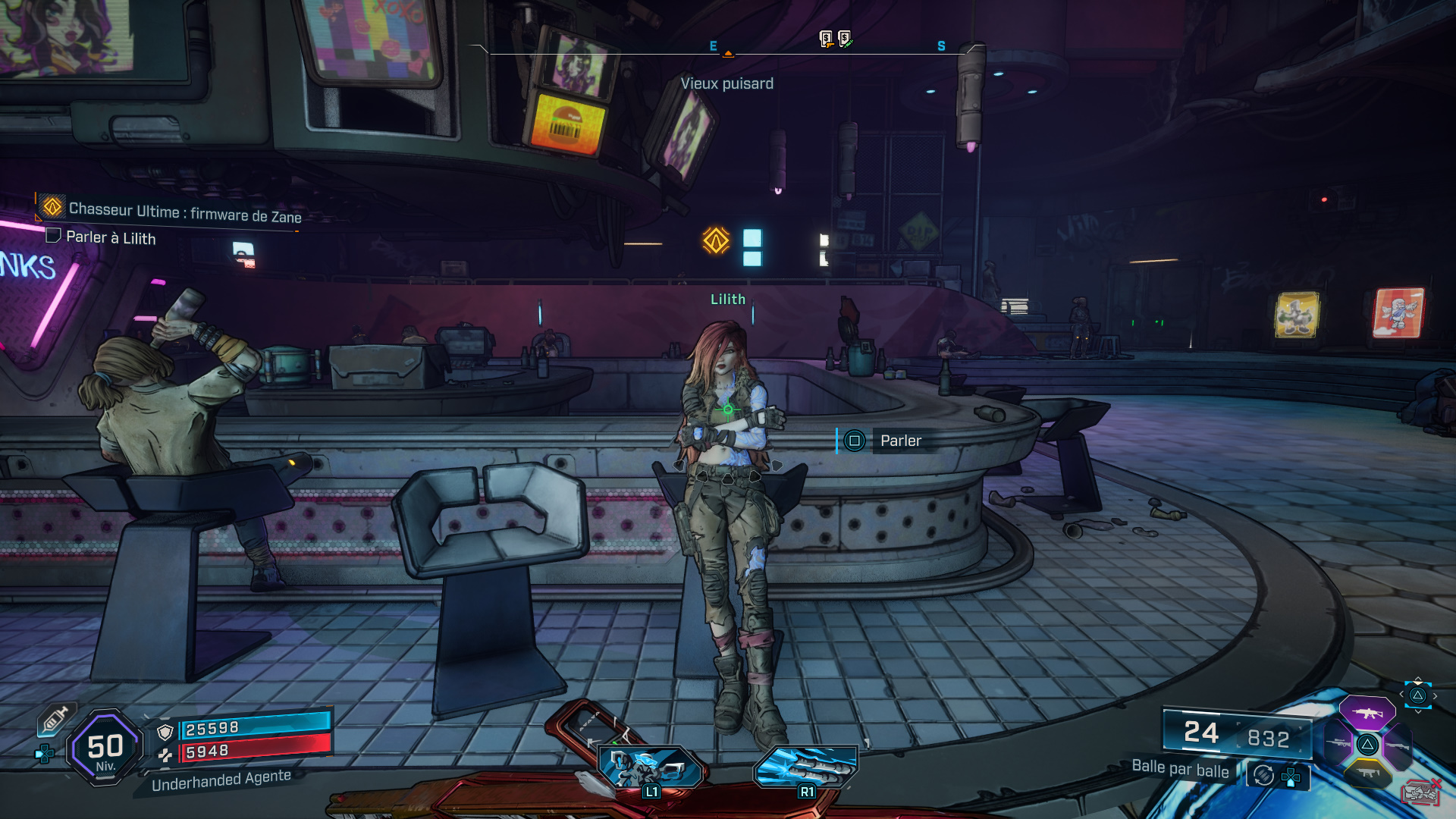Expand the right chevron beside the triangle indicator
1456x819 pixels.
point(1435,696)
